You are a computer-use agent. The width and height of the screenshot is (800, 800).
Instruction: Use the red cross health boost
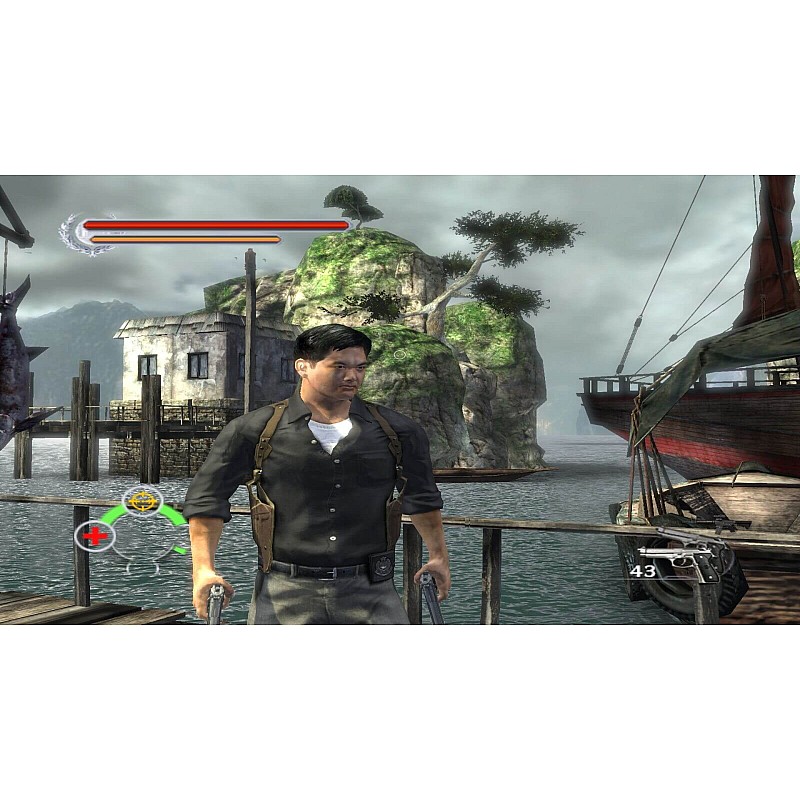point(95,535)
